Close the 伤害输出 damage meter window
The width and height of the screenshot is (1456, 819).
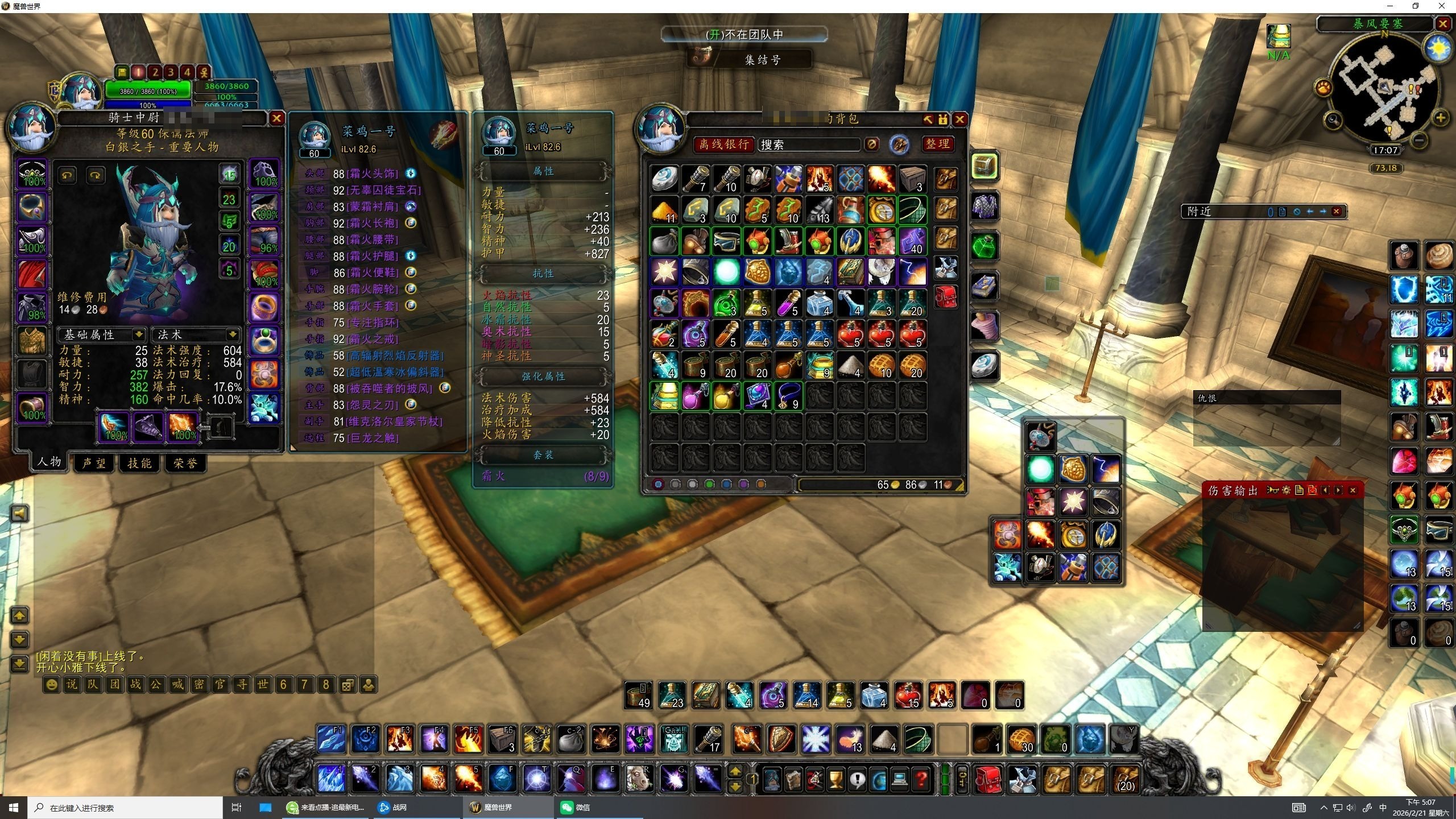coord(1353,490)
